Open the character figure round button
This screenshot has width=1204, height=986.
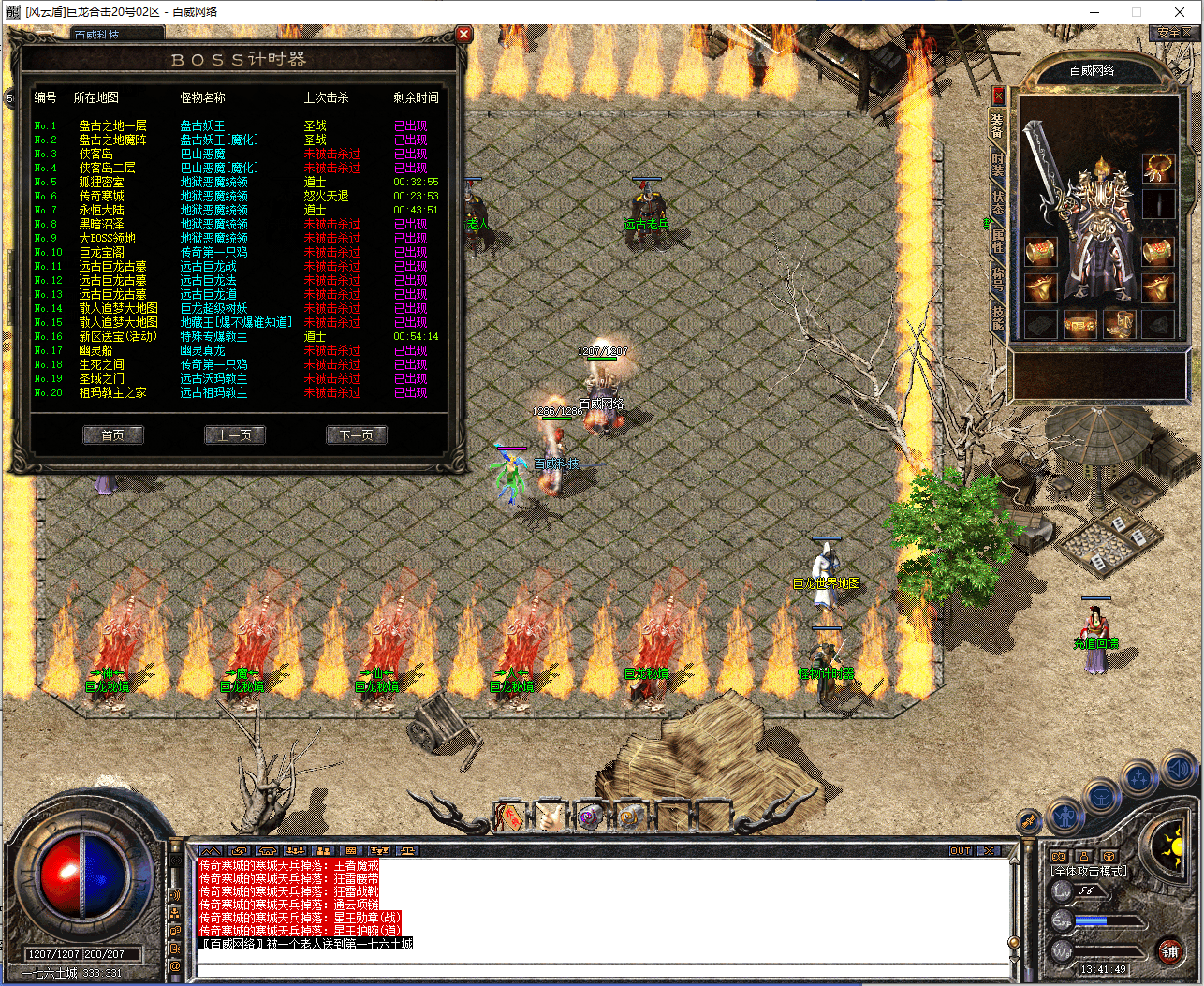tap(1065, 817)
